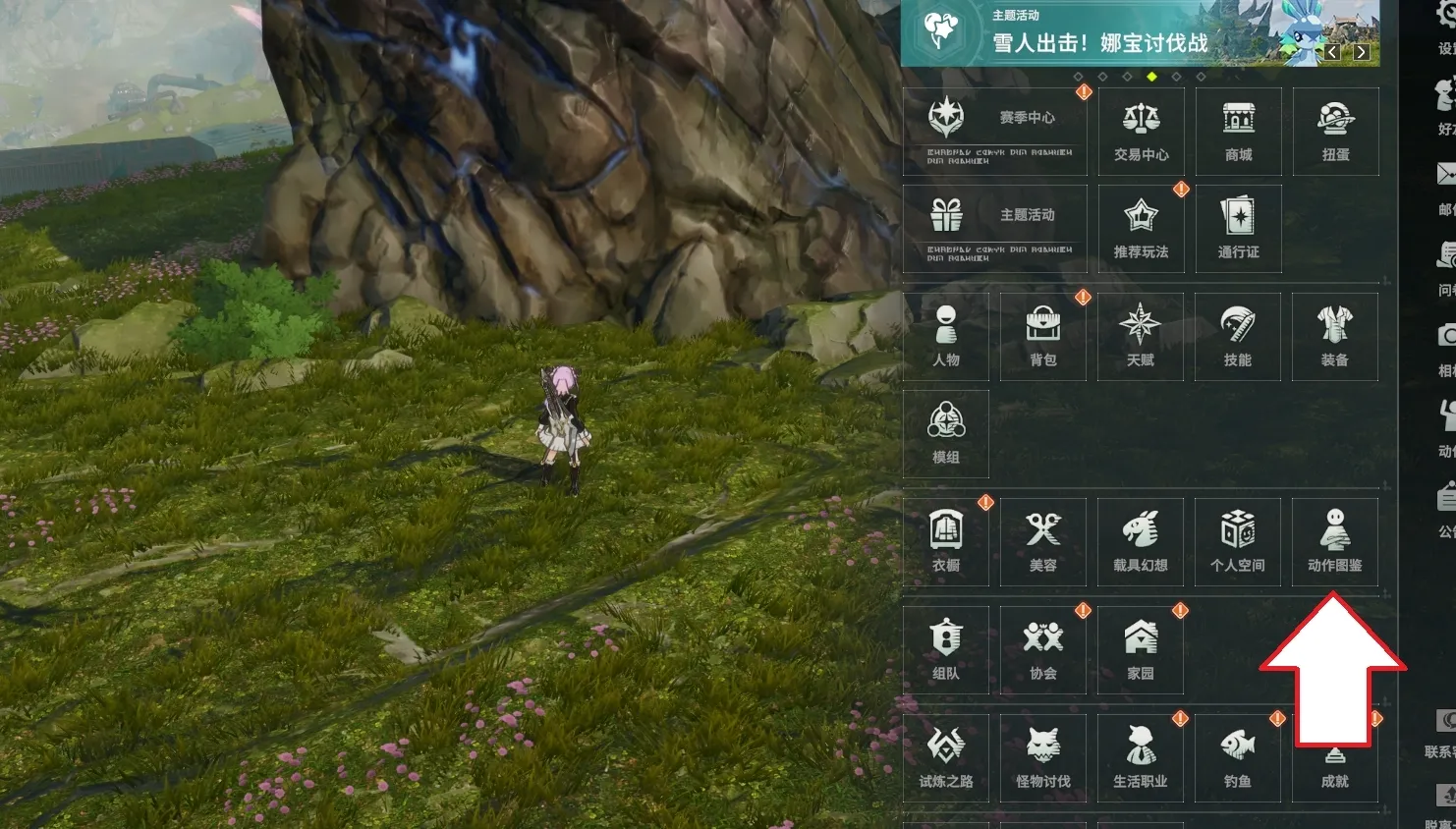Open the 交易中心 trading center

(1141, 132)
